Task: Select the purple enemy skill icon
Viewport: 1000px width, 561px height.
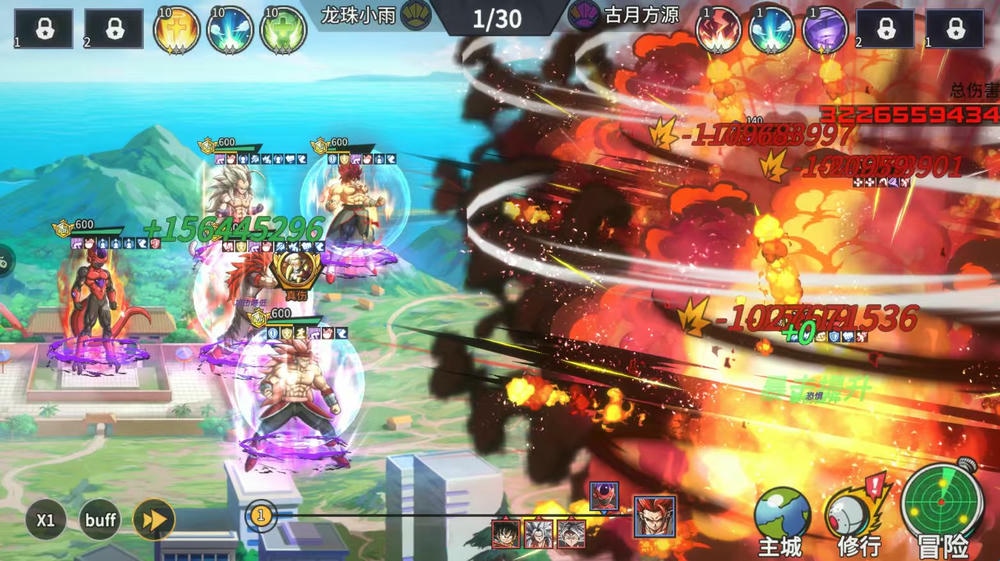Action: [x=825, y=30]
